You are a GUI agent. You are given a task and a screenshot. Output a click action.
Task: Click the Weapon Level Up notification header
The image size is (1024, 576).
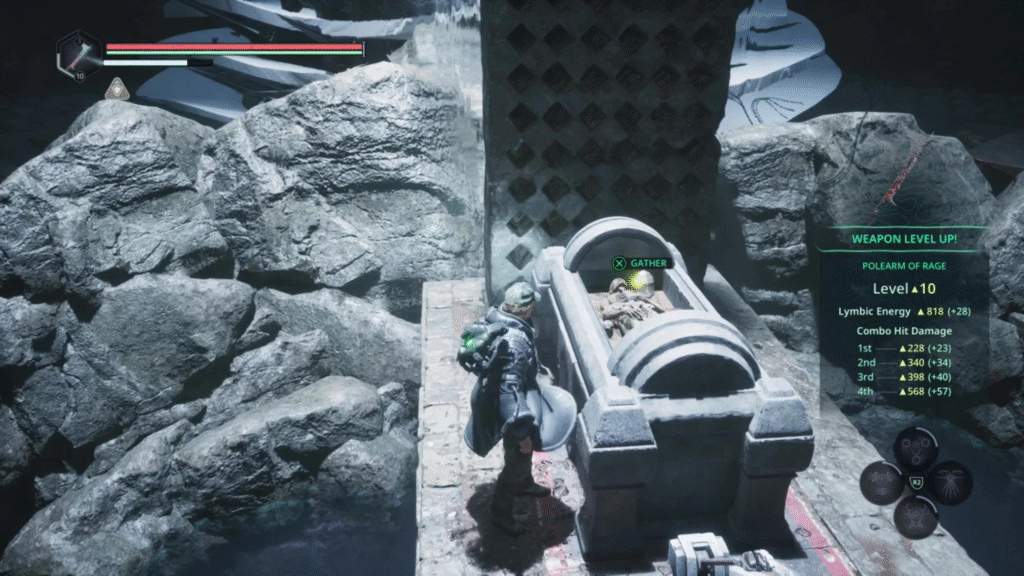(902, 239)
